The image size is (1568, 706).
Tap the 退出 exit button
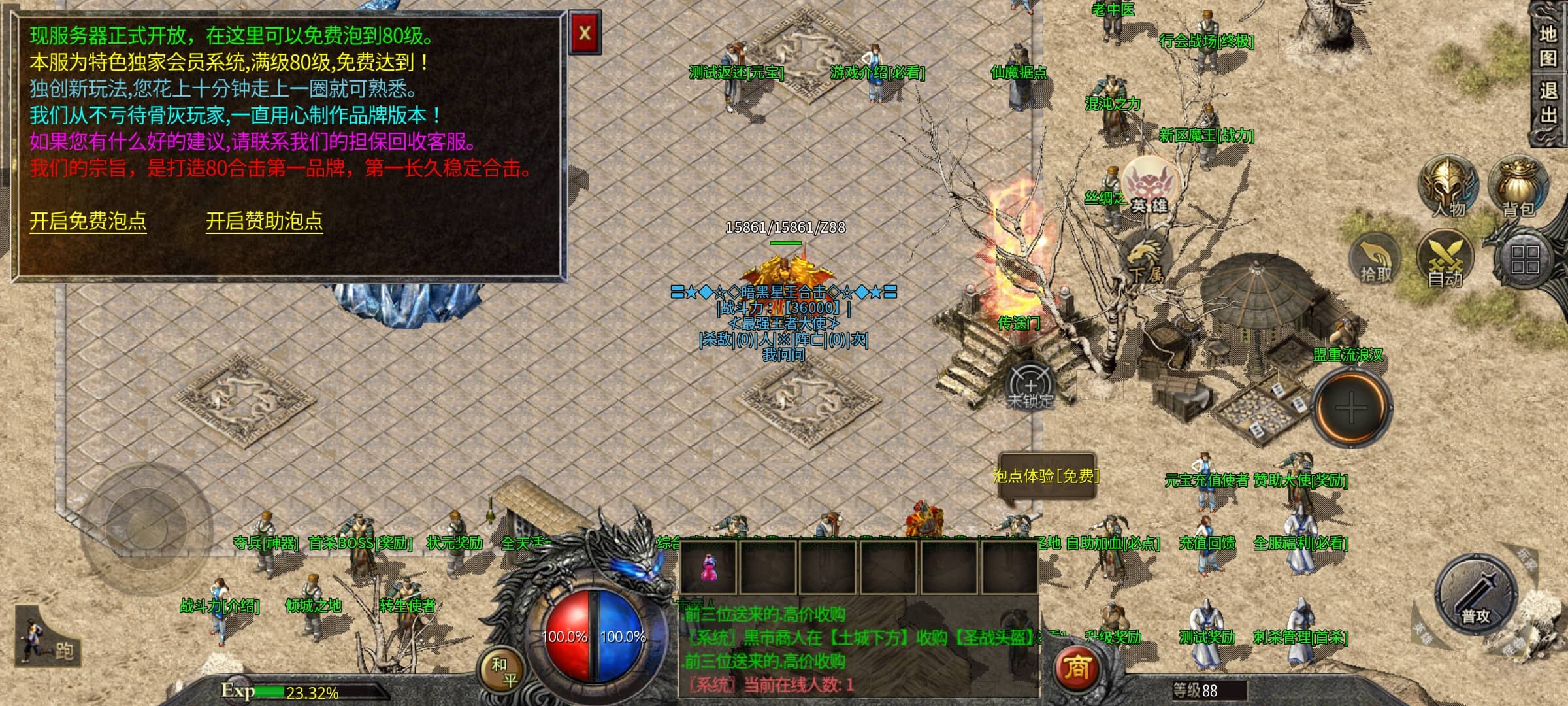(1548, 103)
